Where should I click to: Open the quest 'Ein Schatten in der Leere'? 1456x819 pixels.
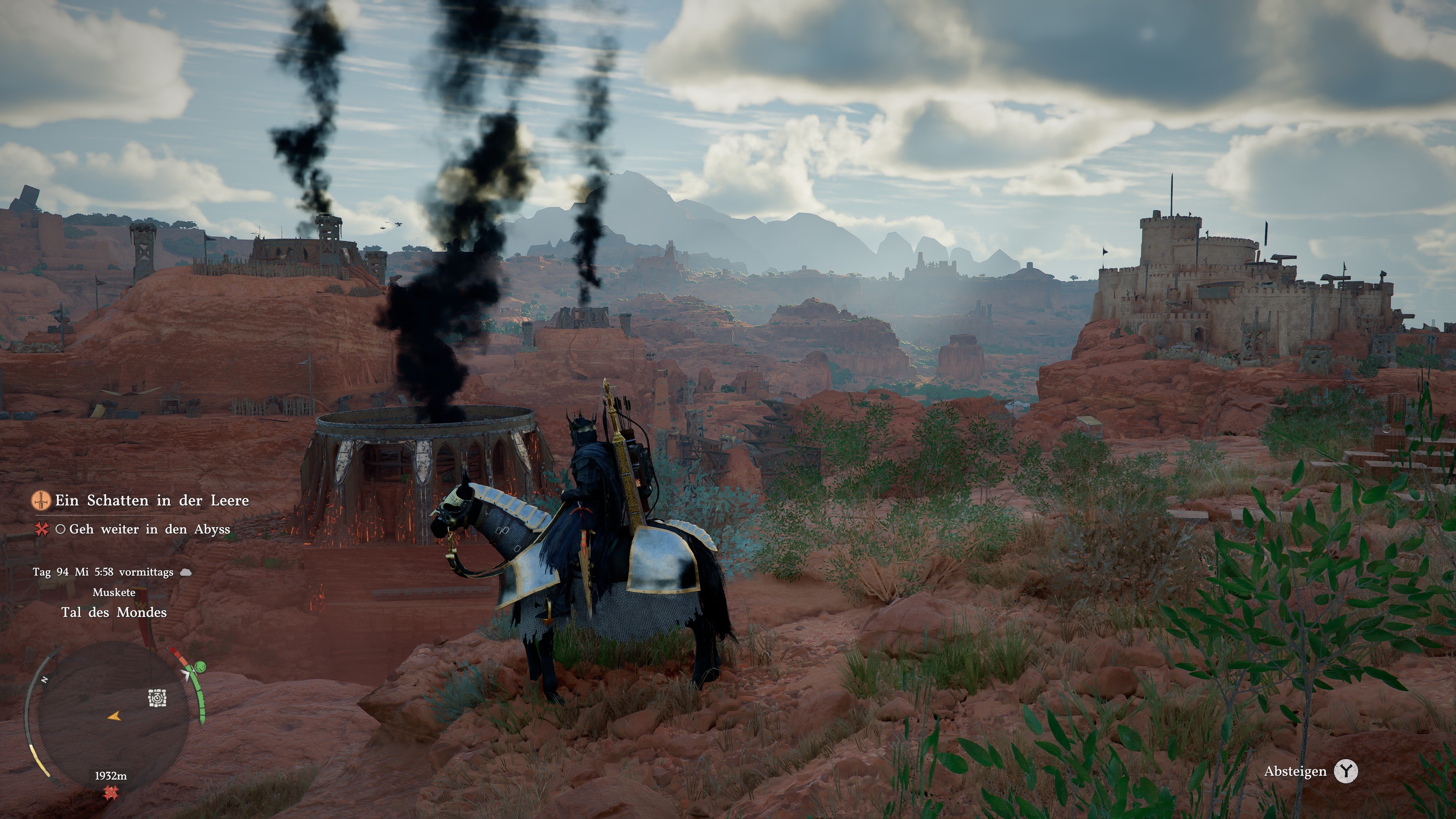(x=149, y=500)
